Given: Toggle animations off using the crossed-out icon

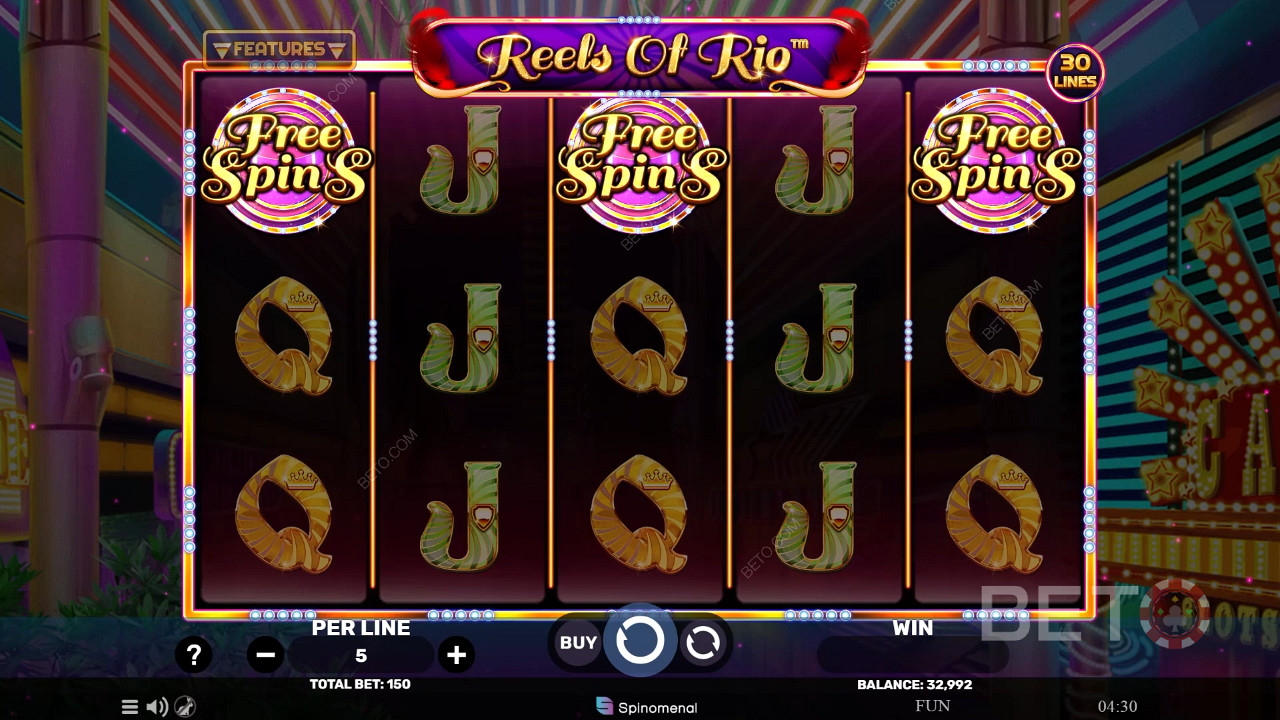Looking at the screenshot, I should coord(183,707).
